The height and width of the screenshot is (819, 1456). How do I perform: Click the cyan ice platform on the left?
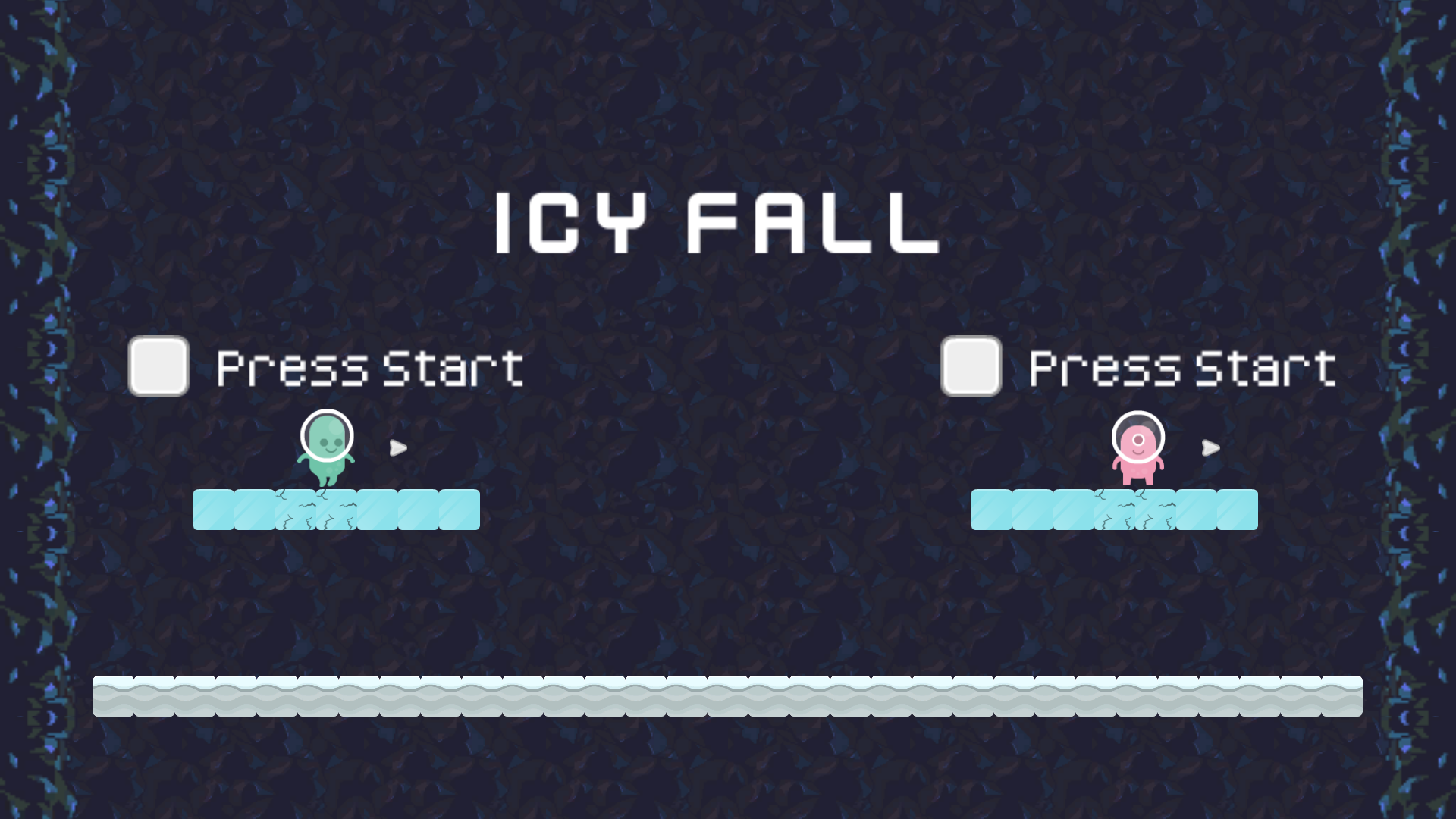pos(337,510)
